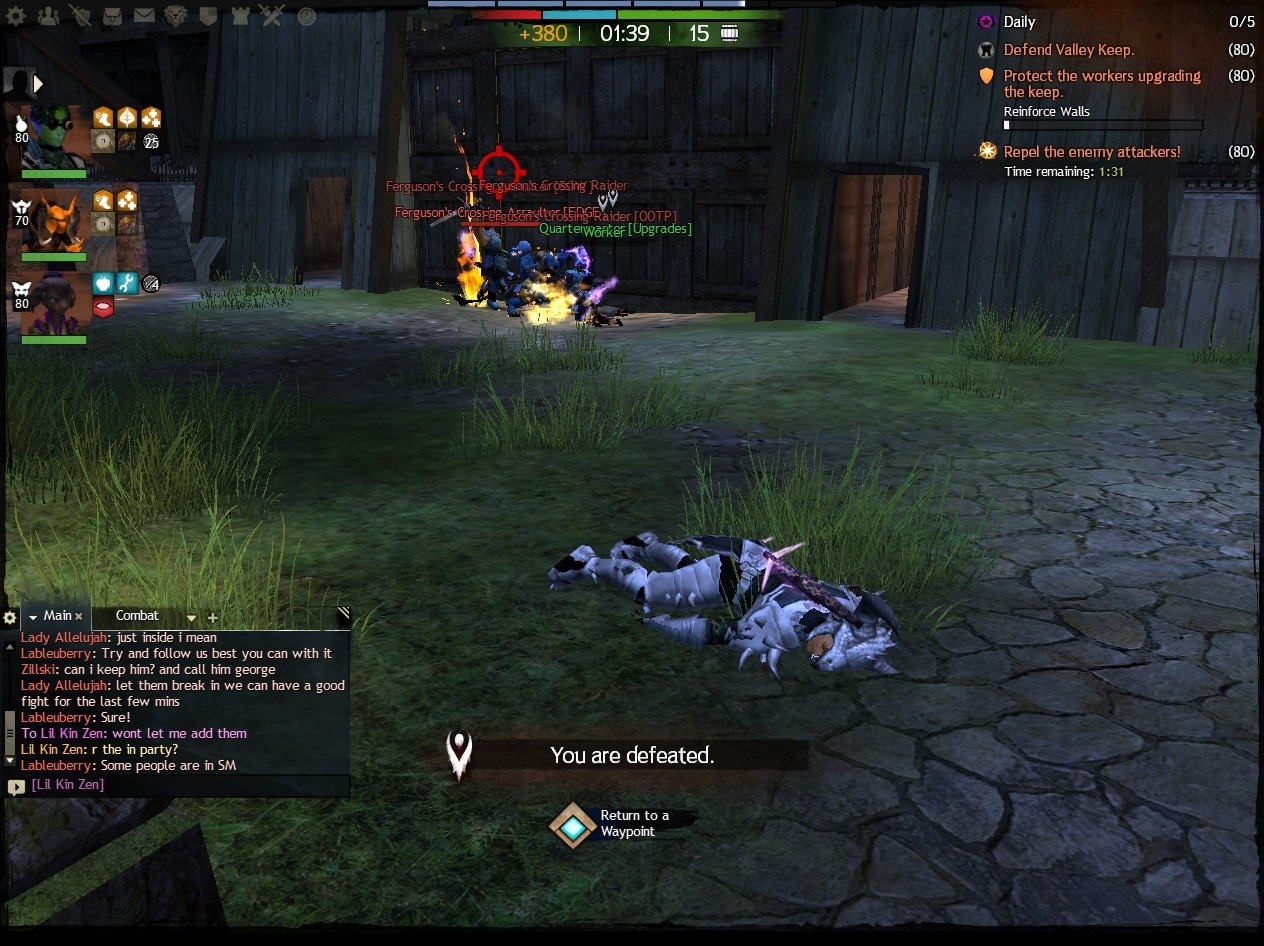The image size is (1264, 946).
Task: Open the game menu gear icon
Action: [x=16, y=16]
